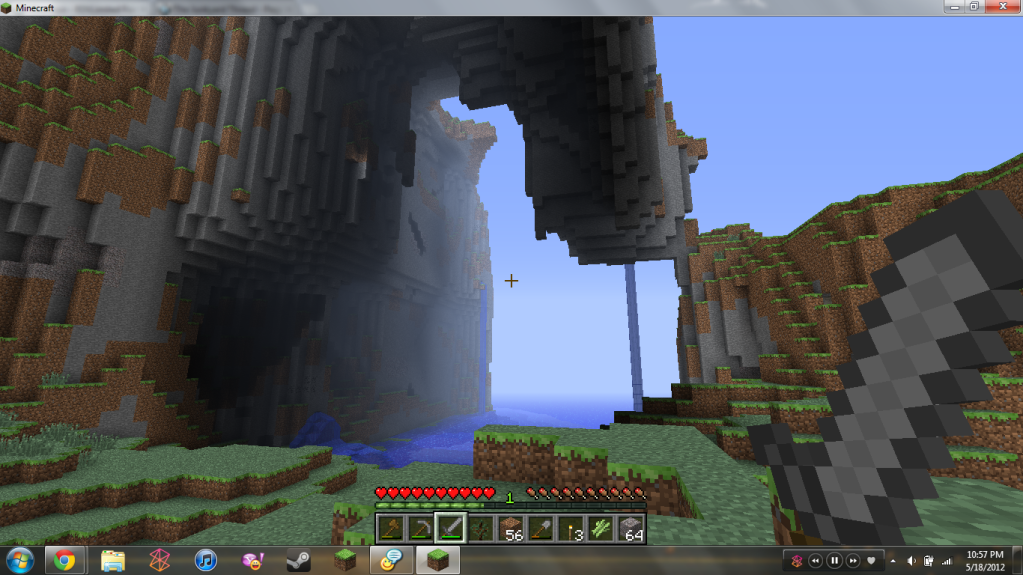The image size is (1023, 575).
Task: Choose the stone sword hotbar slot
Action: click(451, 528)
